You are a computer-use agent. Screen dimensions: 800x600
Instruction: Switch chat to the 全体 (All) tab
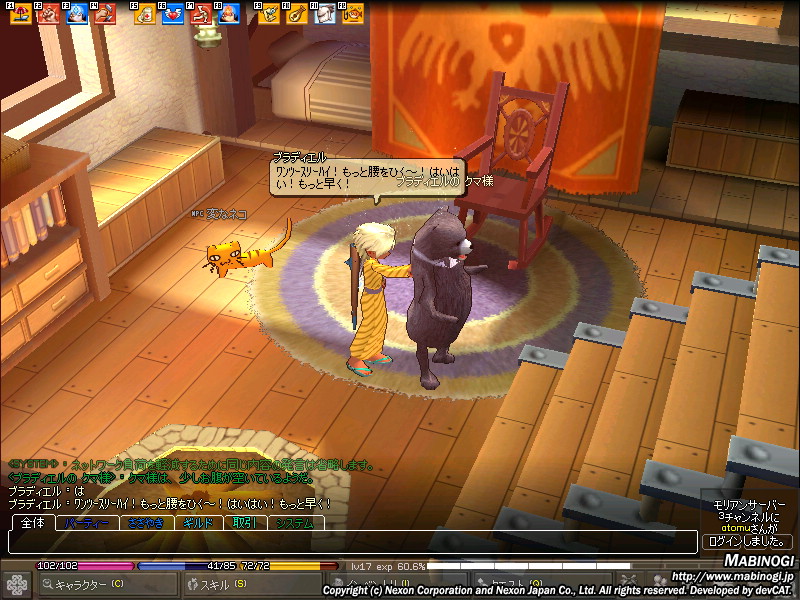(31, 523)
